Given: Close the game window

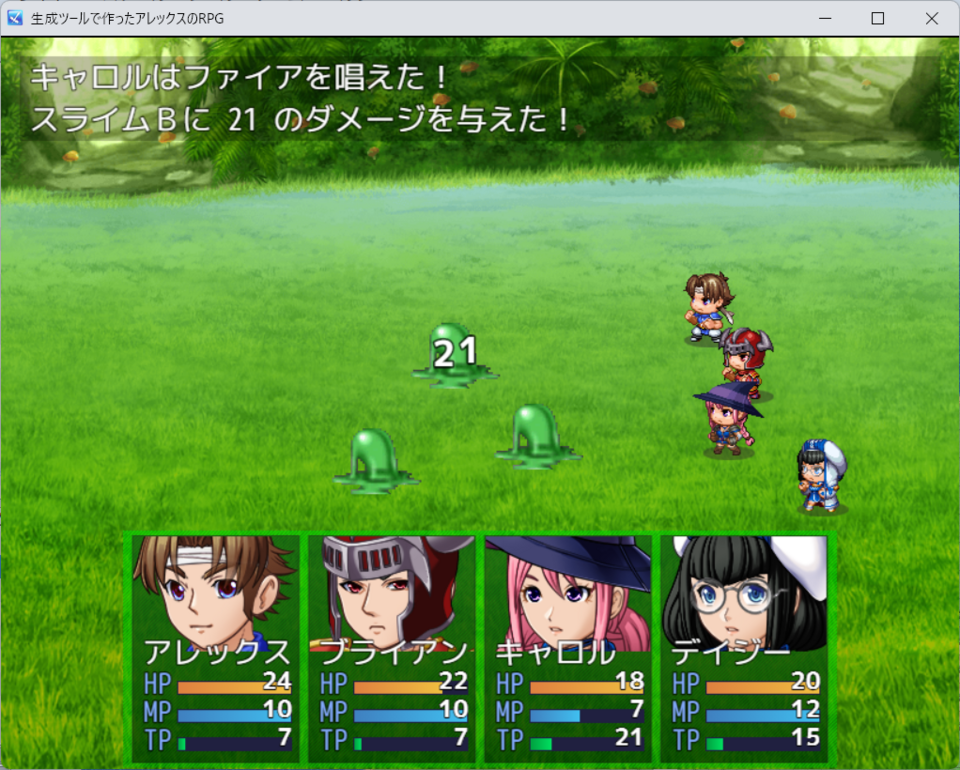Looking at the screenshot, I should point(931,18).
